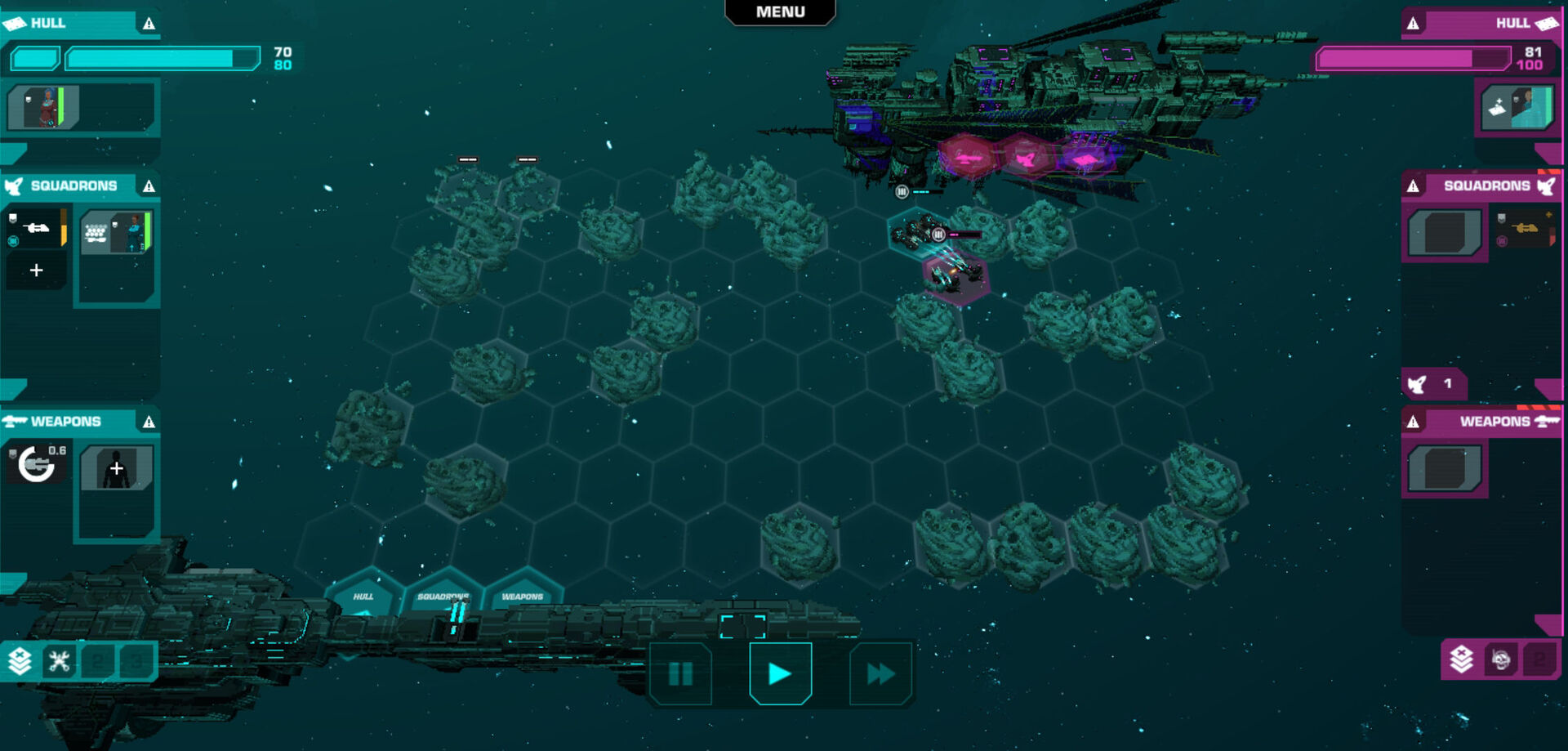The image size is (1568, 751).
Task: Select the player's fighter squadron card
Action: 36,228
